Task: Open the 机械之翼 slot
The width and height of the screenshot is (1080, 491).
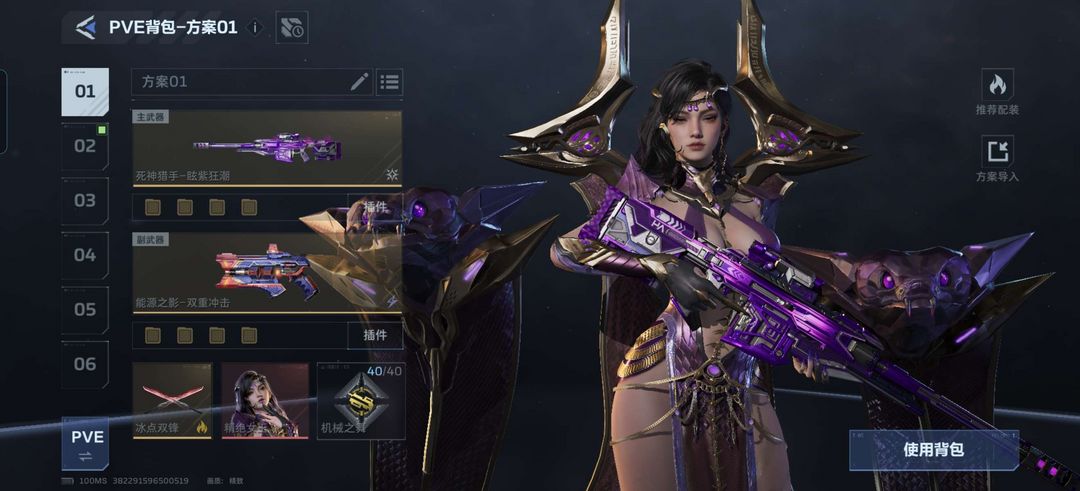Action: click(x=361, y=401)
